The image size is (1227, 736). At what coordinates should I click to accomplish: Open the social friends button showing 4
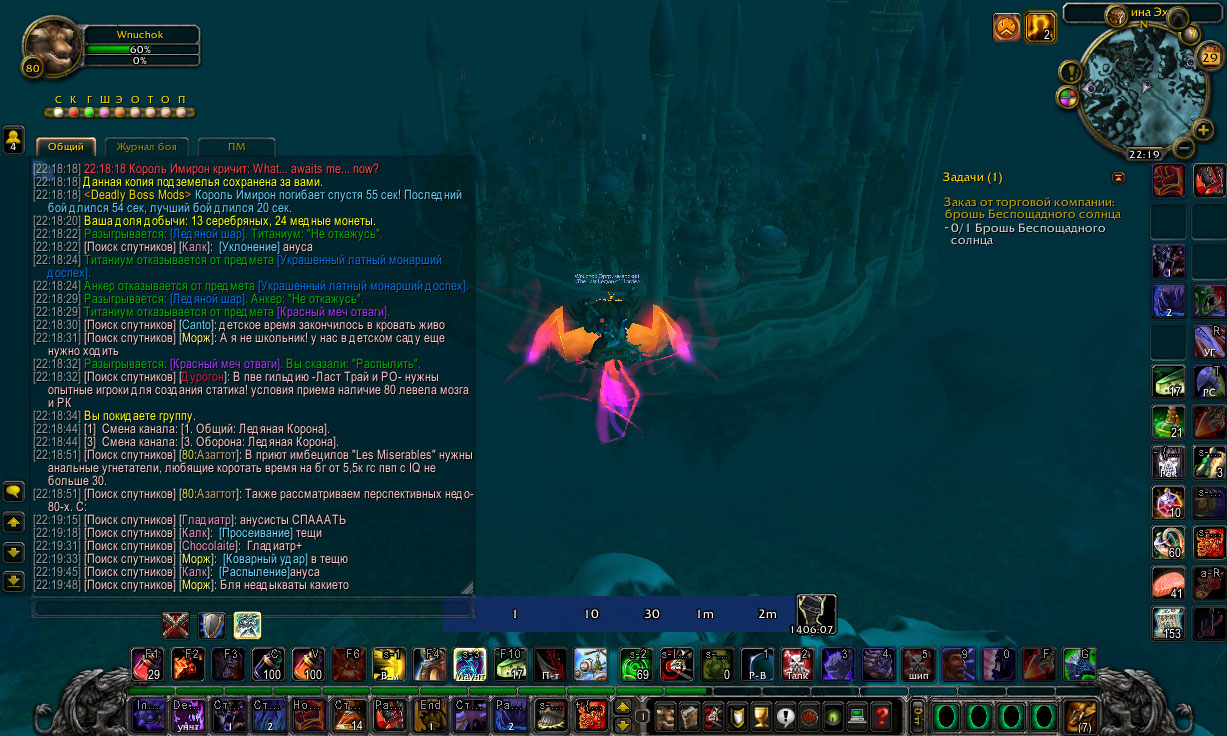click(14, 139)
